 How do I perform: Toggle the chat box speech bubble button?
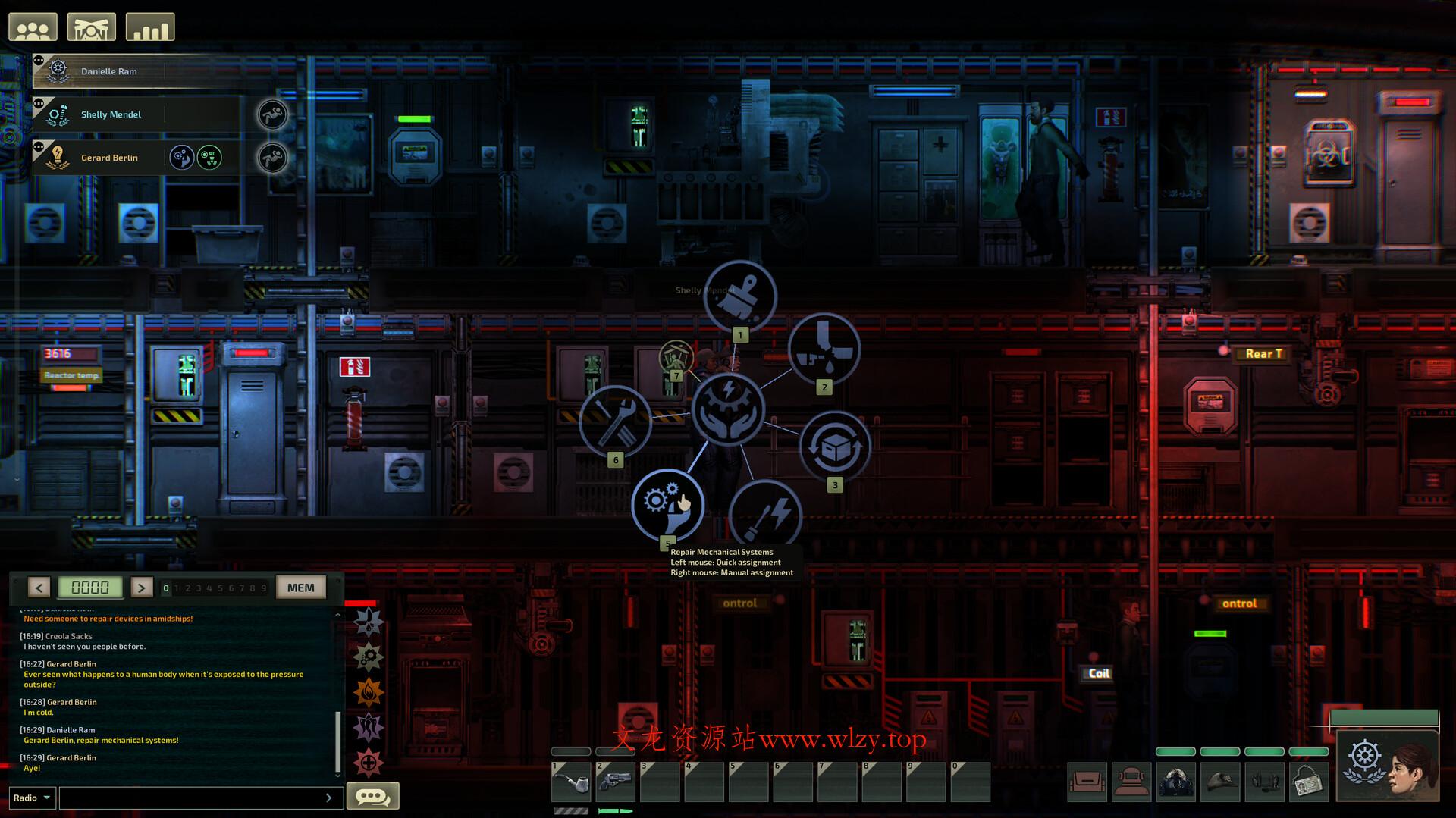[372, 796]
